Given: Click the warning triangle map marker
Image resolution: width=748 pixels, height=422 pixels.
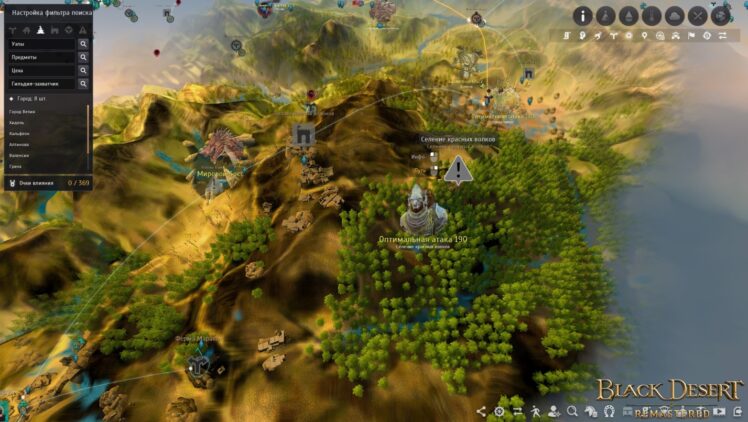Looking at the screenshot, I should [458, 169].
